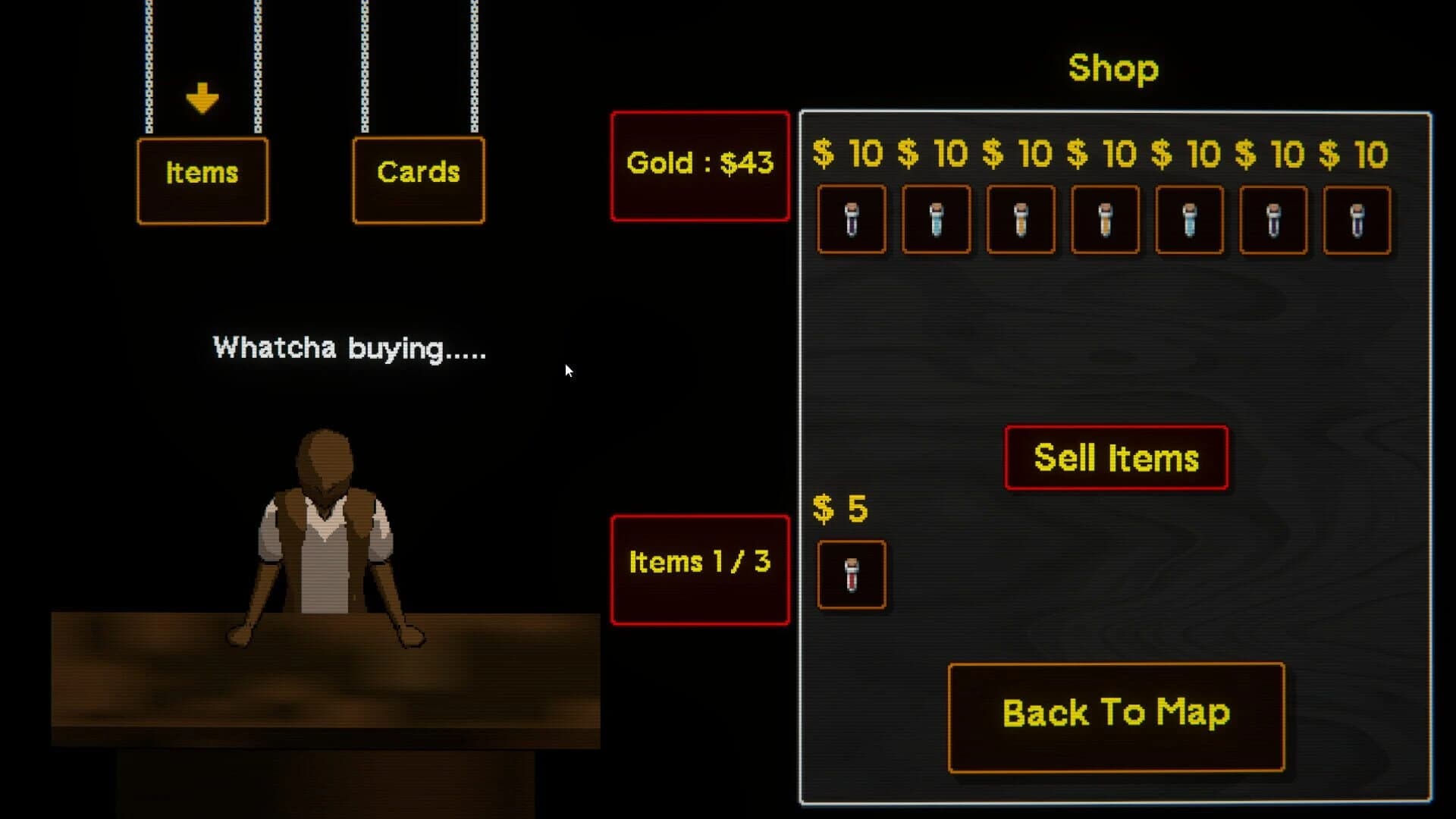The image size is (1456, 819).
Task: Purchase the third potion with orange liquid
Action: (x=1020, y=221)
